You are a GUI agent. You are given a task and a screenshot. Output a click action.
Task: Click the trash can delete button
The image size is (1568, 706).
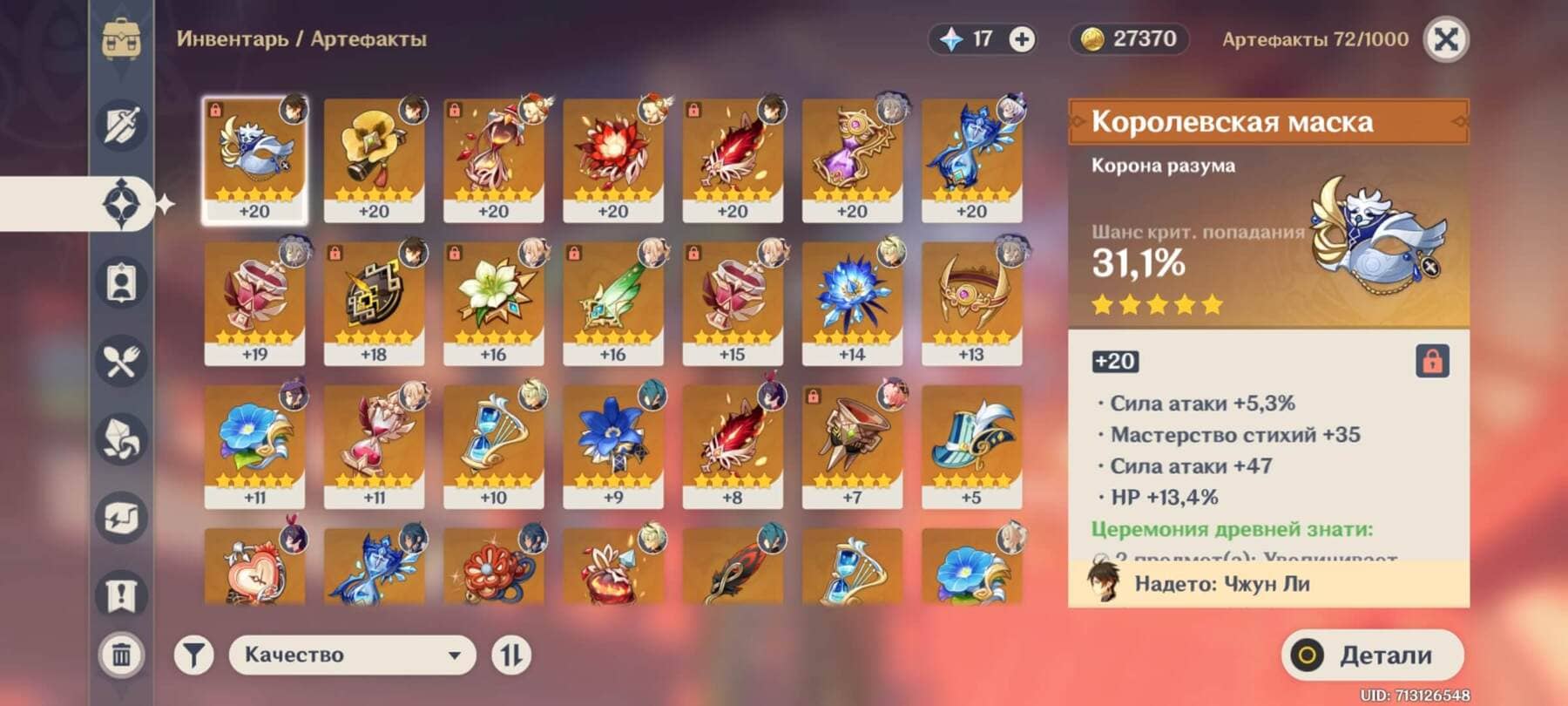[x=122, y=654]
